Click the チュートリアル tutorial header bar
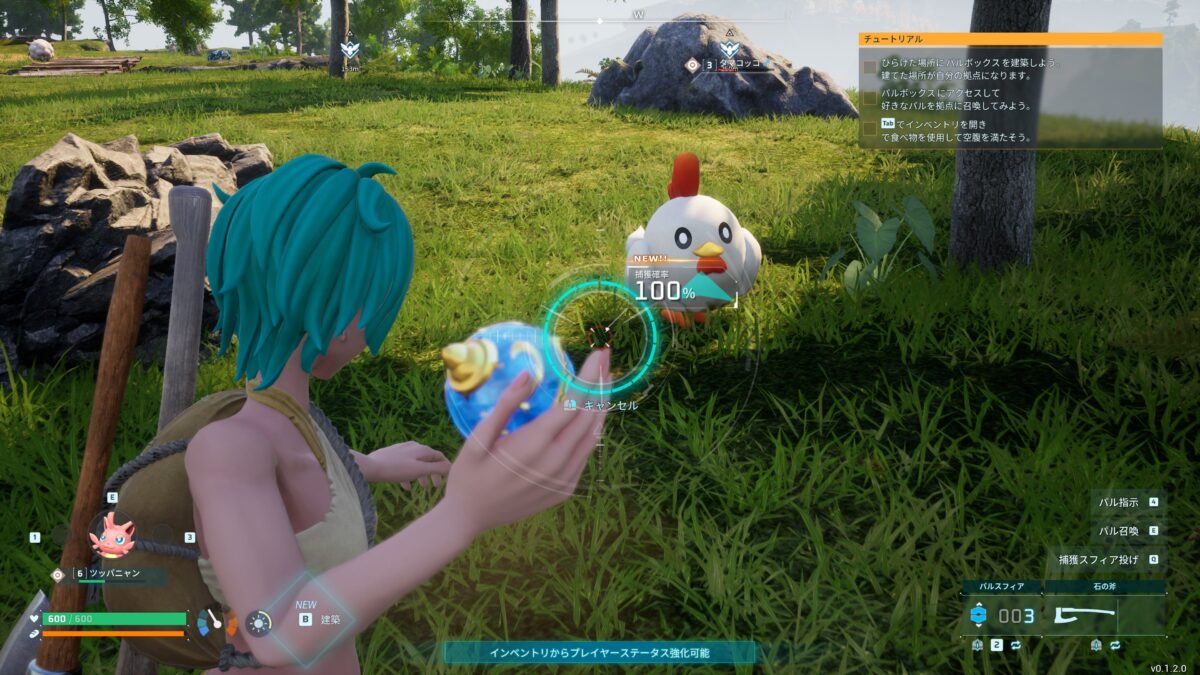Image resolution: width=1200 pixels, height=675 pixels. [x=1010, y=39]
